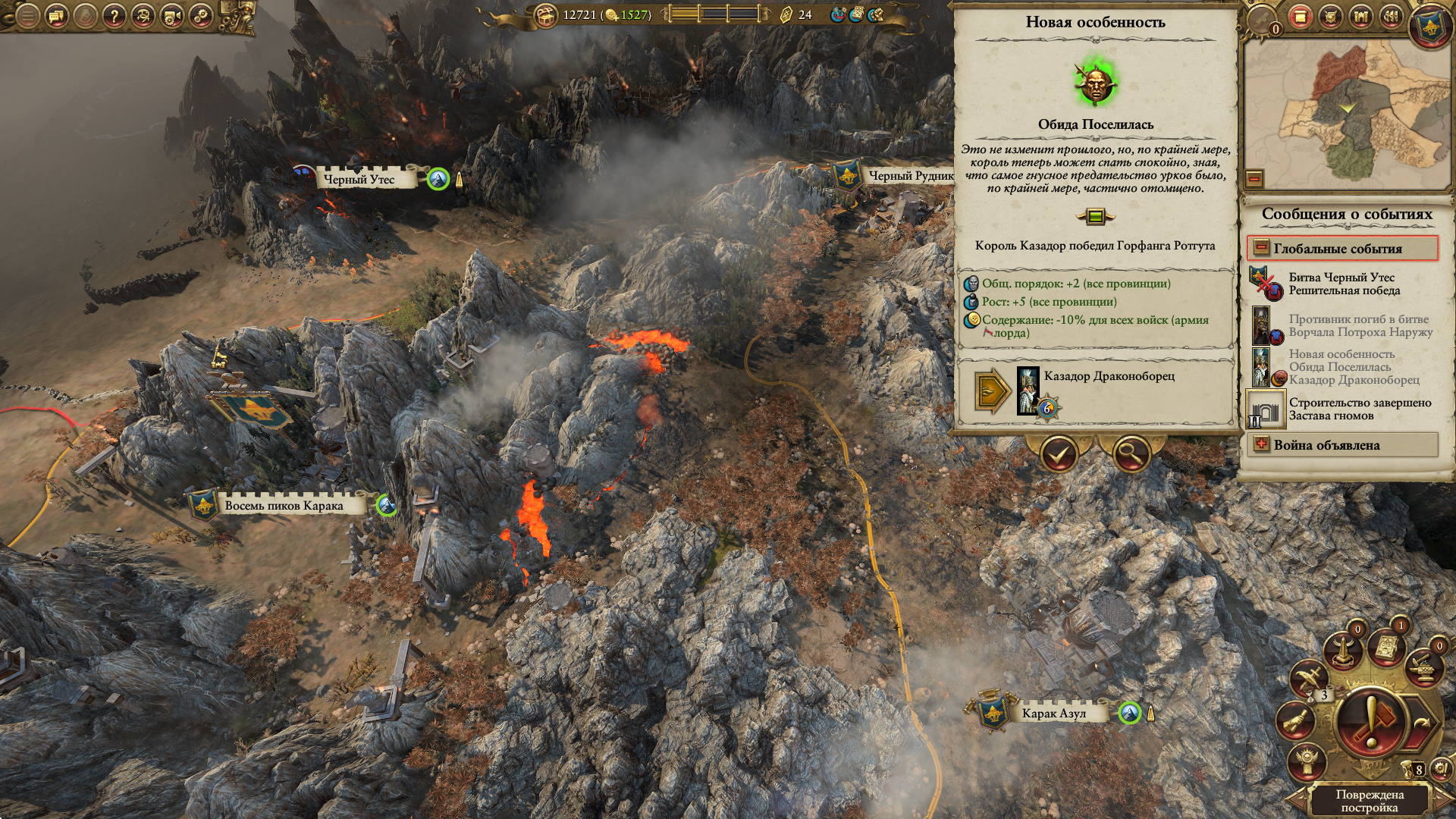Accept the event with the checkmark button
The image size is (1456, 819).
tap(1059, 455)
